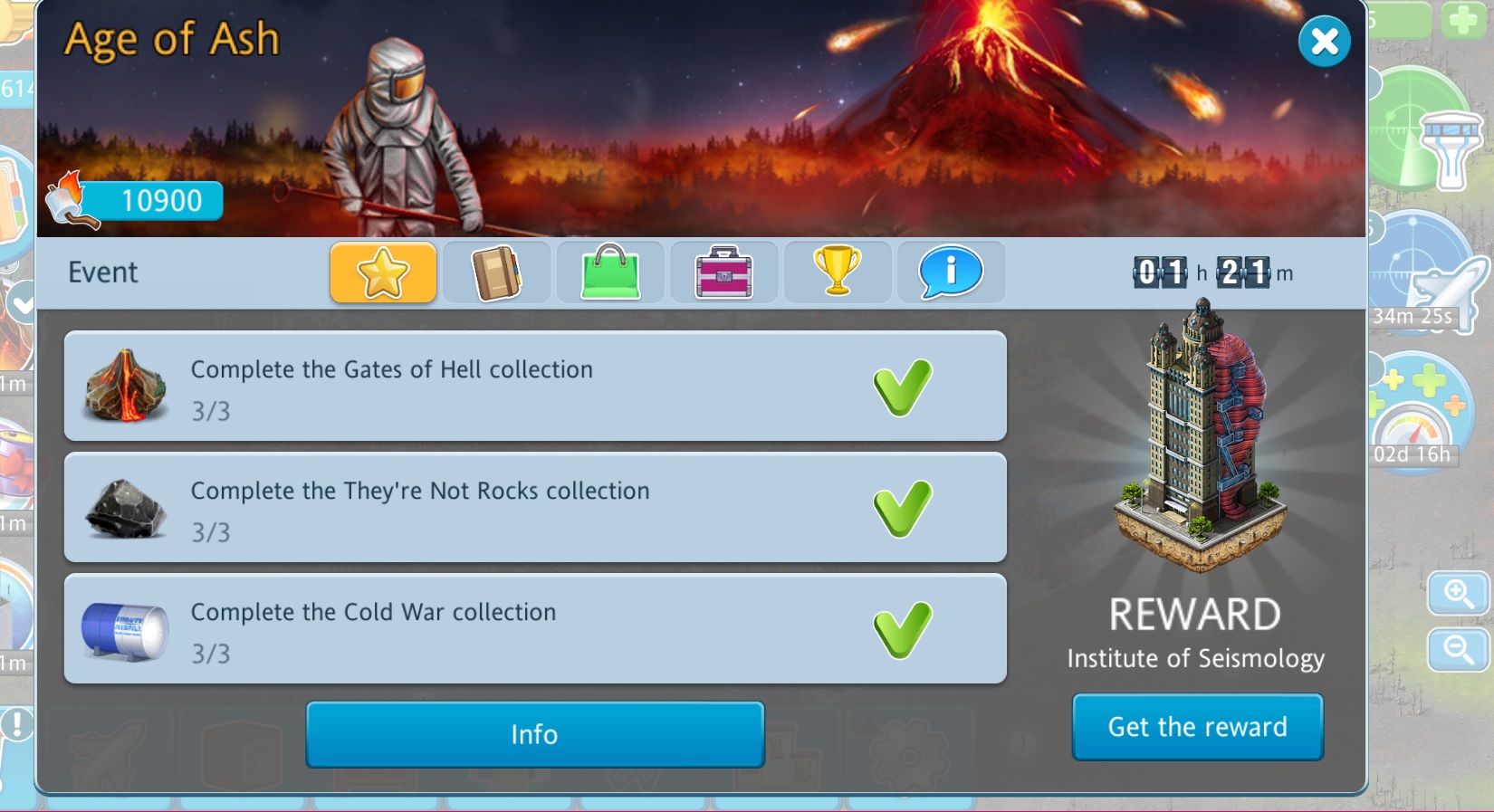The image size is (1494, 812).
Task: Claim the Institute of Seismology reward
Action: coord(1197,727)
